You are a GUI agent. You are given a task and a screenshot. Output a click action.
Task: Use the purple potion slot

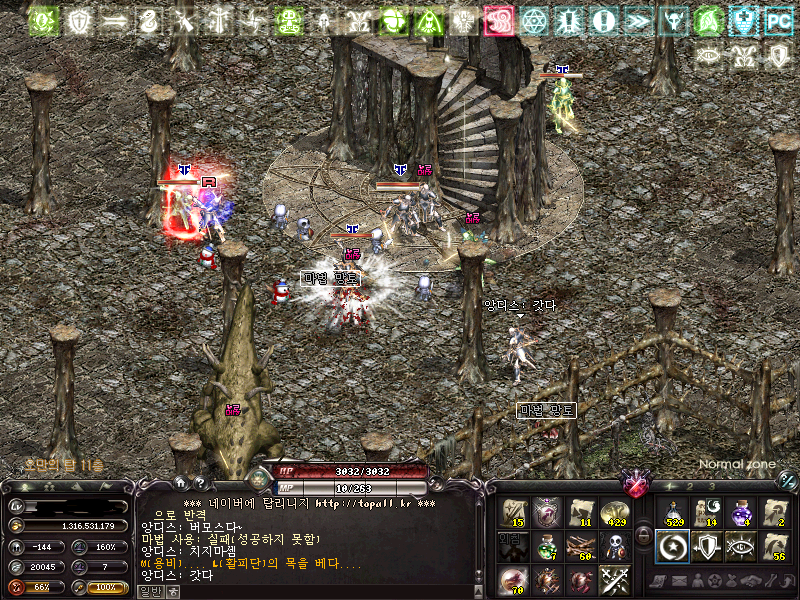click(741, 513)
